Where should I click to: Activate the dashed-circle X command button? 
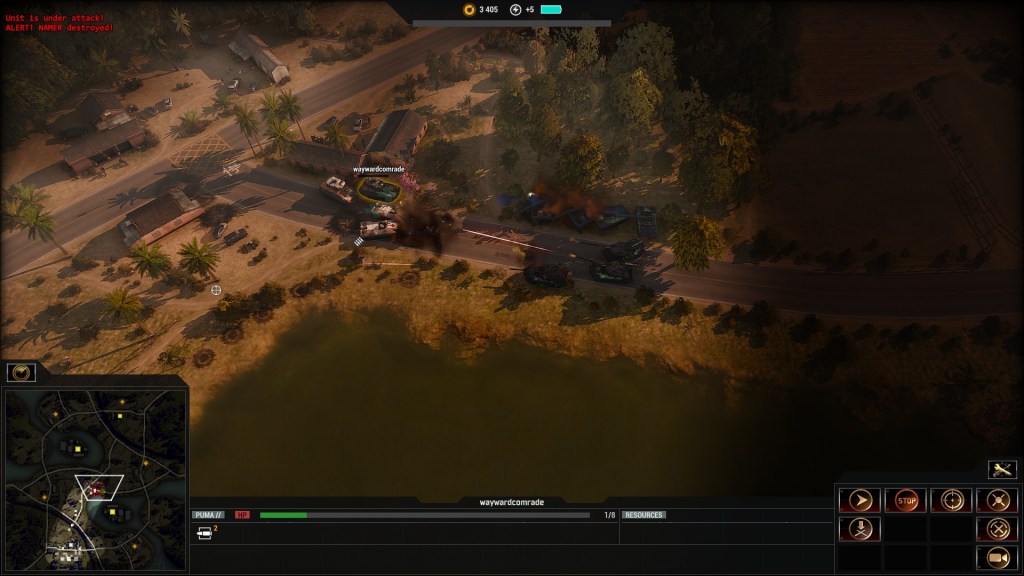coord(997,529)
